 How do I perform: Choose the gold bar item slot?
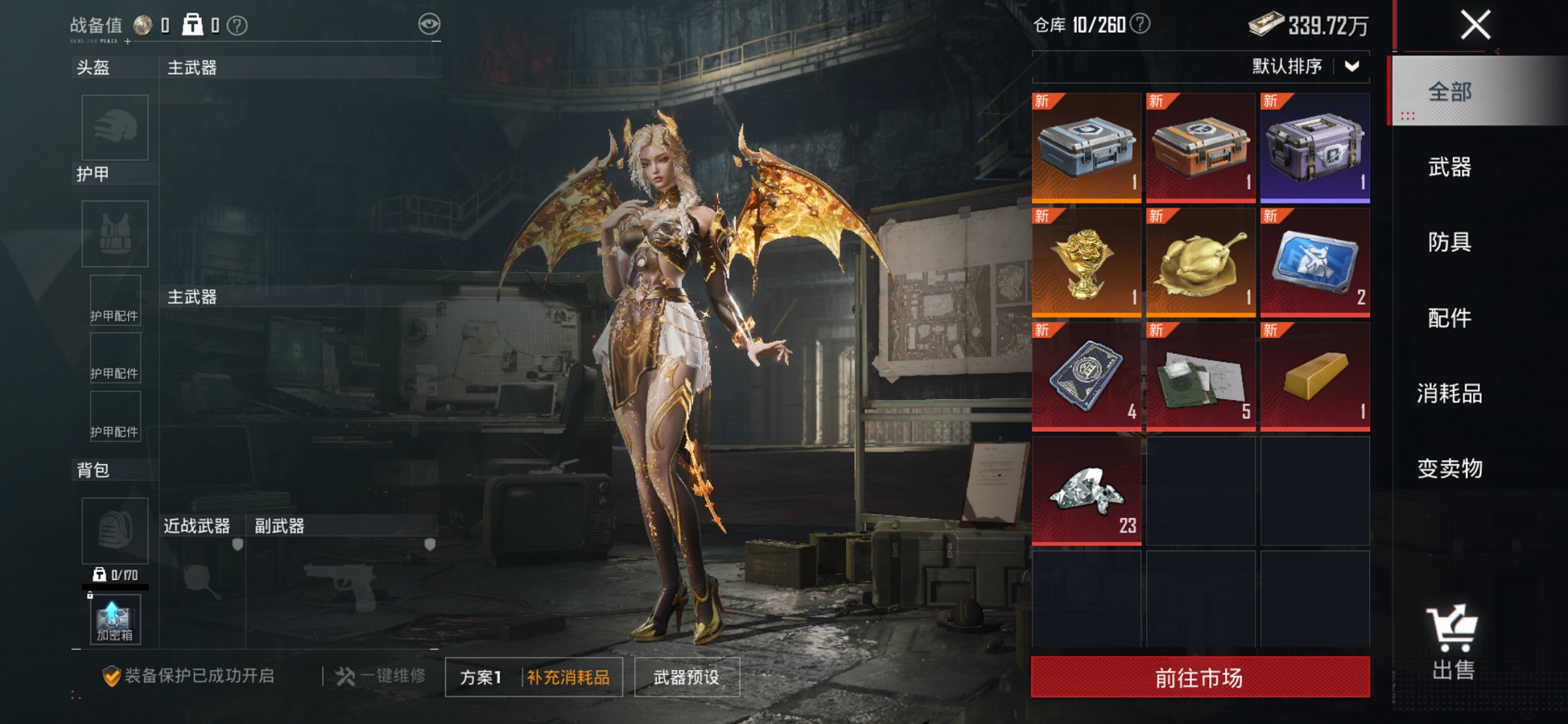click(x=1314, y=377)
